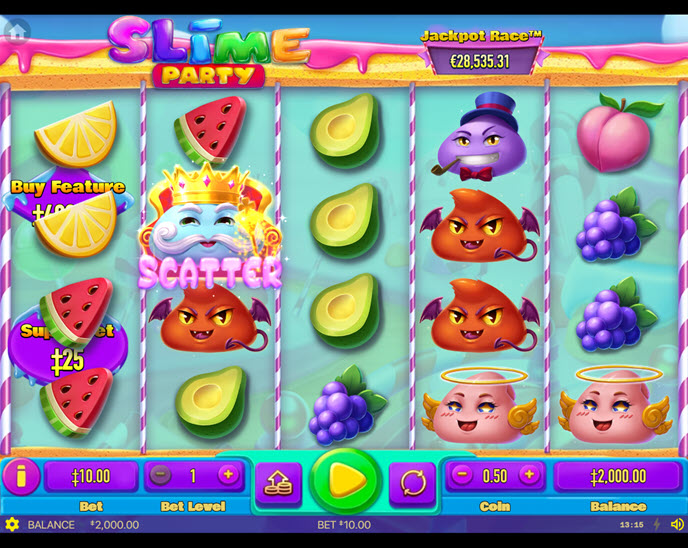Go to the home lobby icon

click(x=15, y=30)
